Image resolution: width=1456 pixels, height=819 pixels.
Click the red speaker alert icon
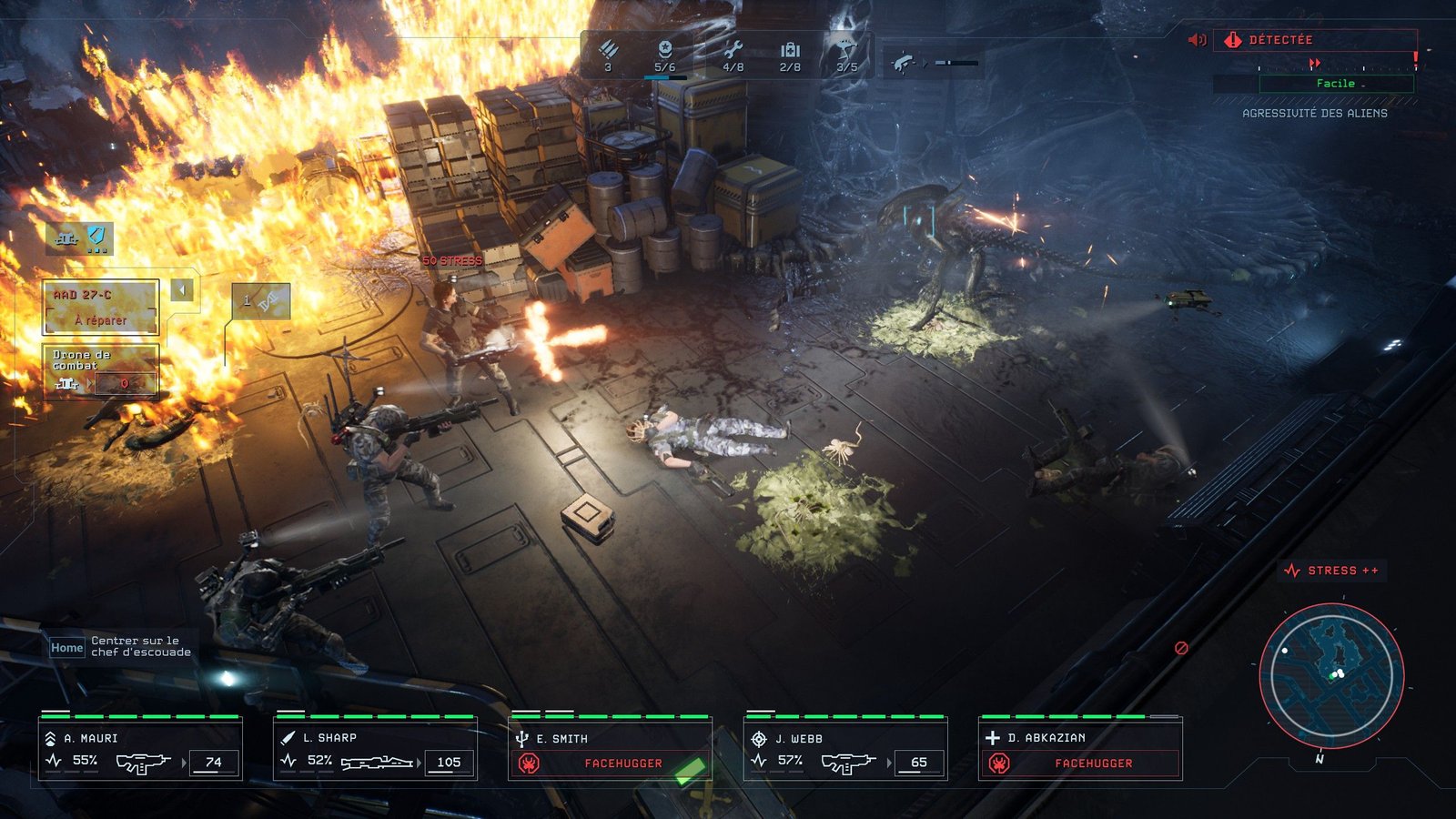point(1197,40)
